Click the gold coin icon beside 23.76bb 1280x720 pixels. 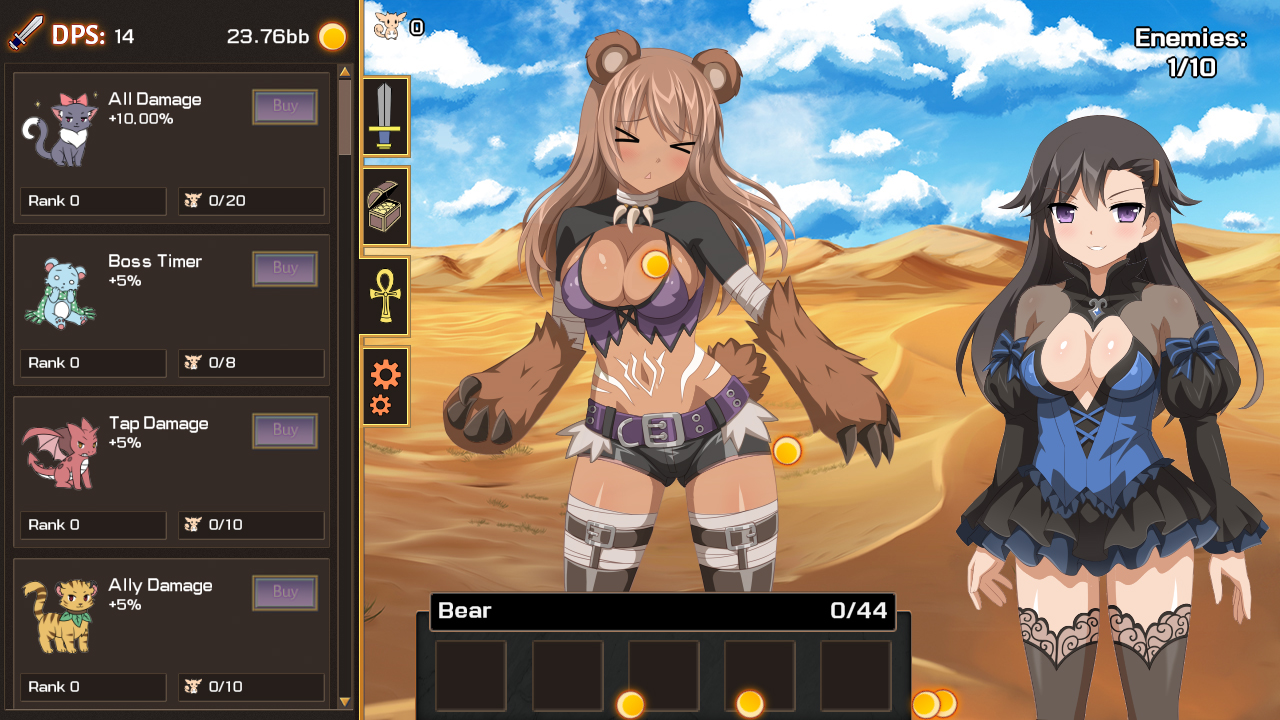point(331,36)
